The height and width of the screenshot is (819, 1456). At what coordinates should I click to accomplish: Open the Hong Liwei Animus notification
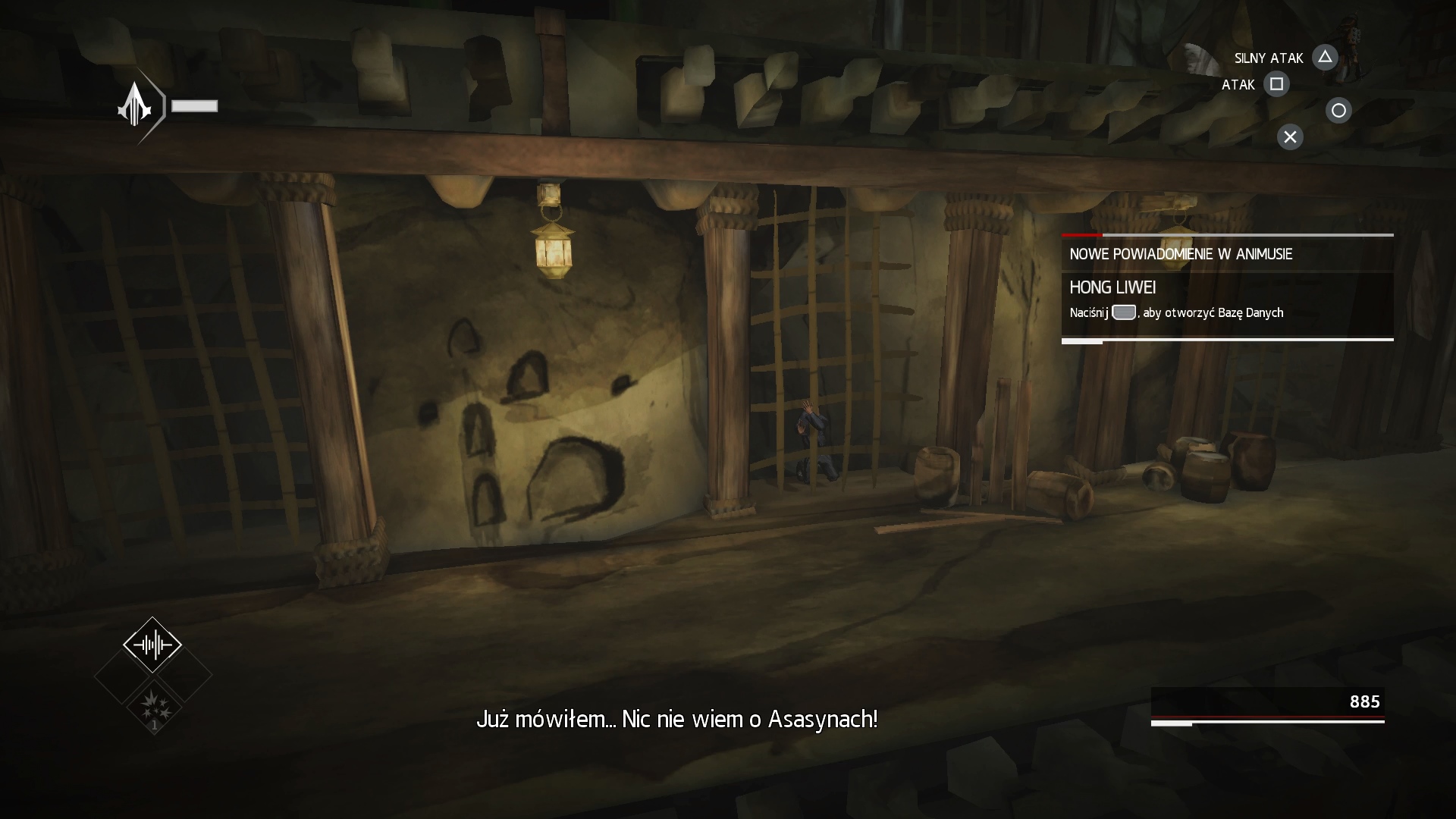1226,299
